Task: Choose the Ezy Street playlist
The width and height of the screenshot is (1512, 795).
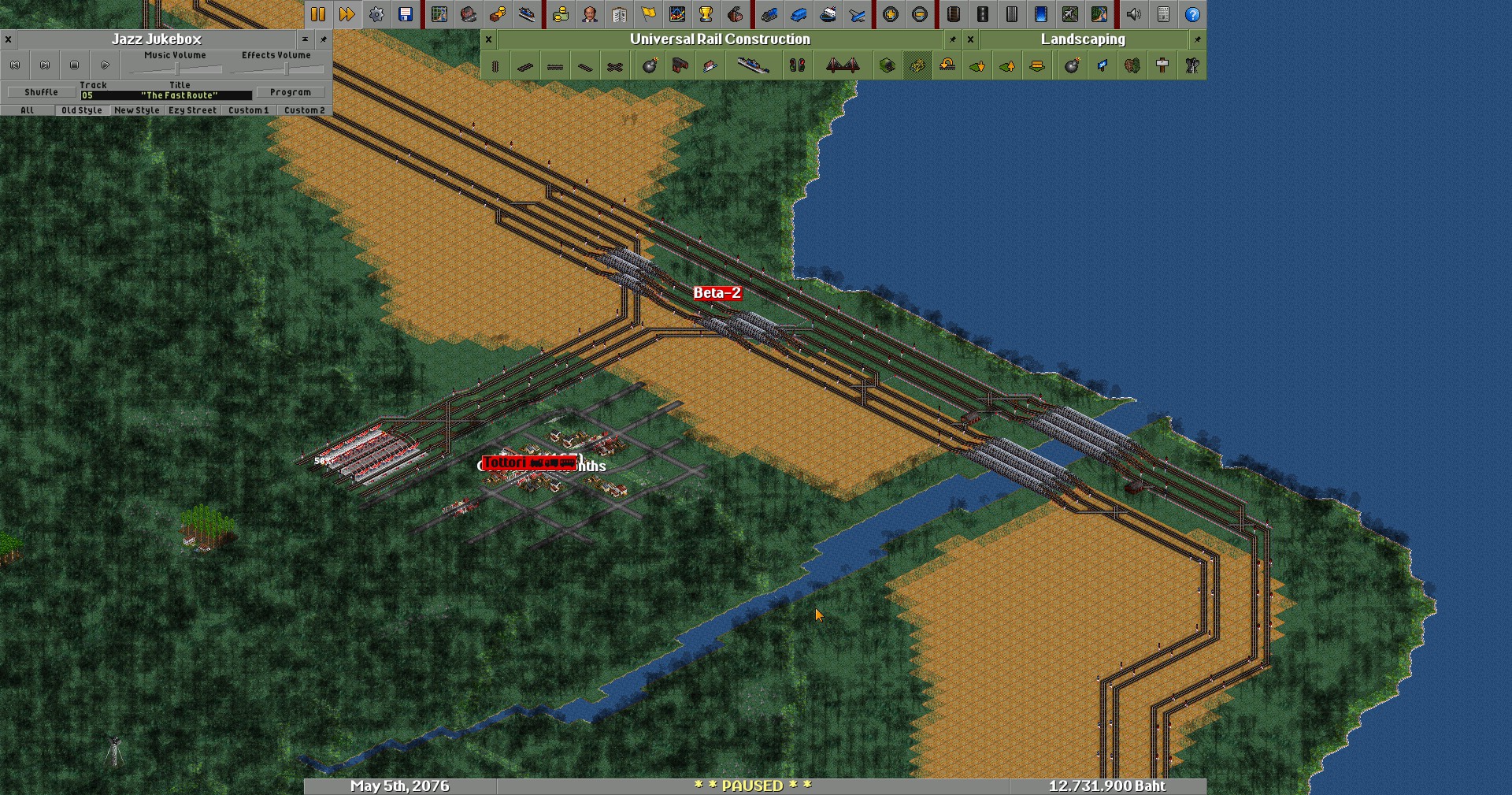Action: click(x=192, y=110)
